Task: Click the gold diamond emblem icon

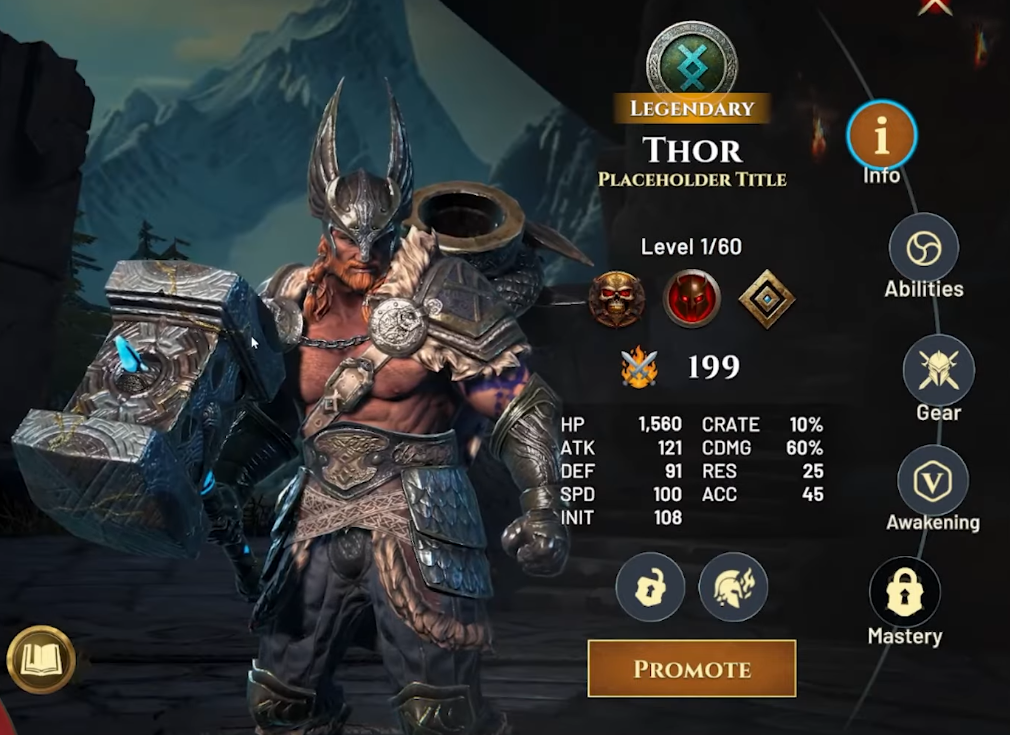Action: point(767,298)
